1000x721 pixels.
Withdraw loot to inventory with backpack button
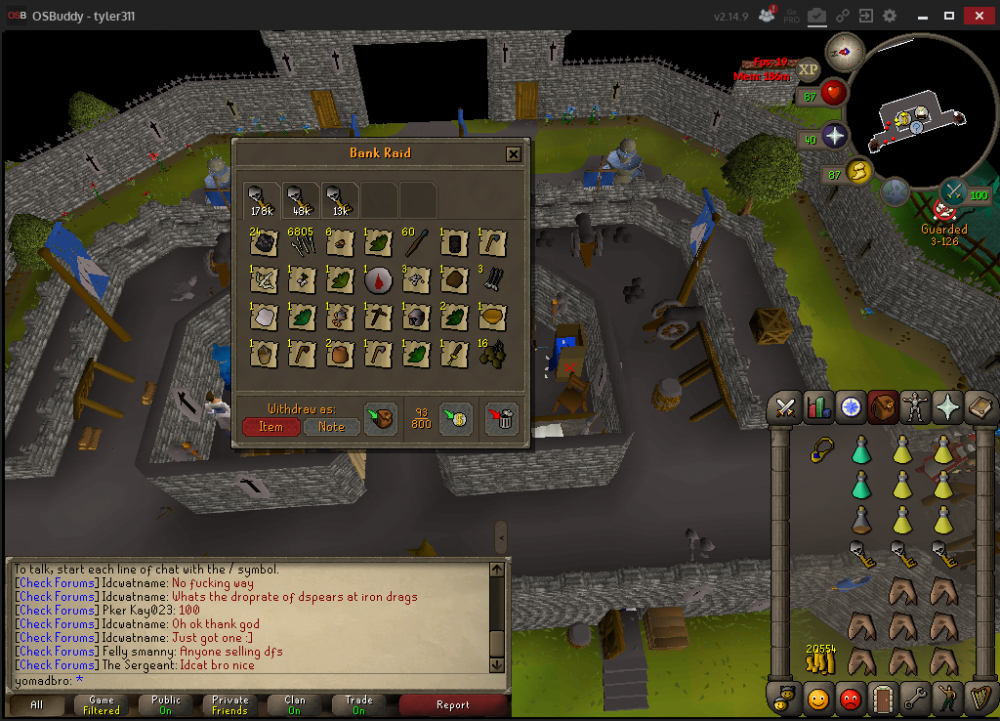click(378, 419)
